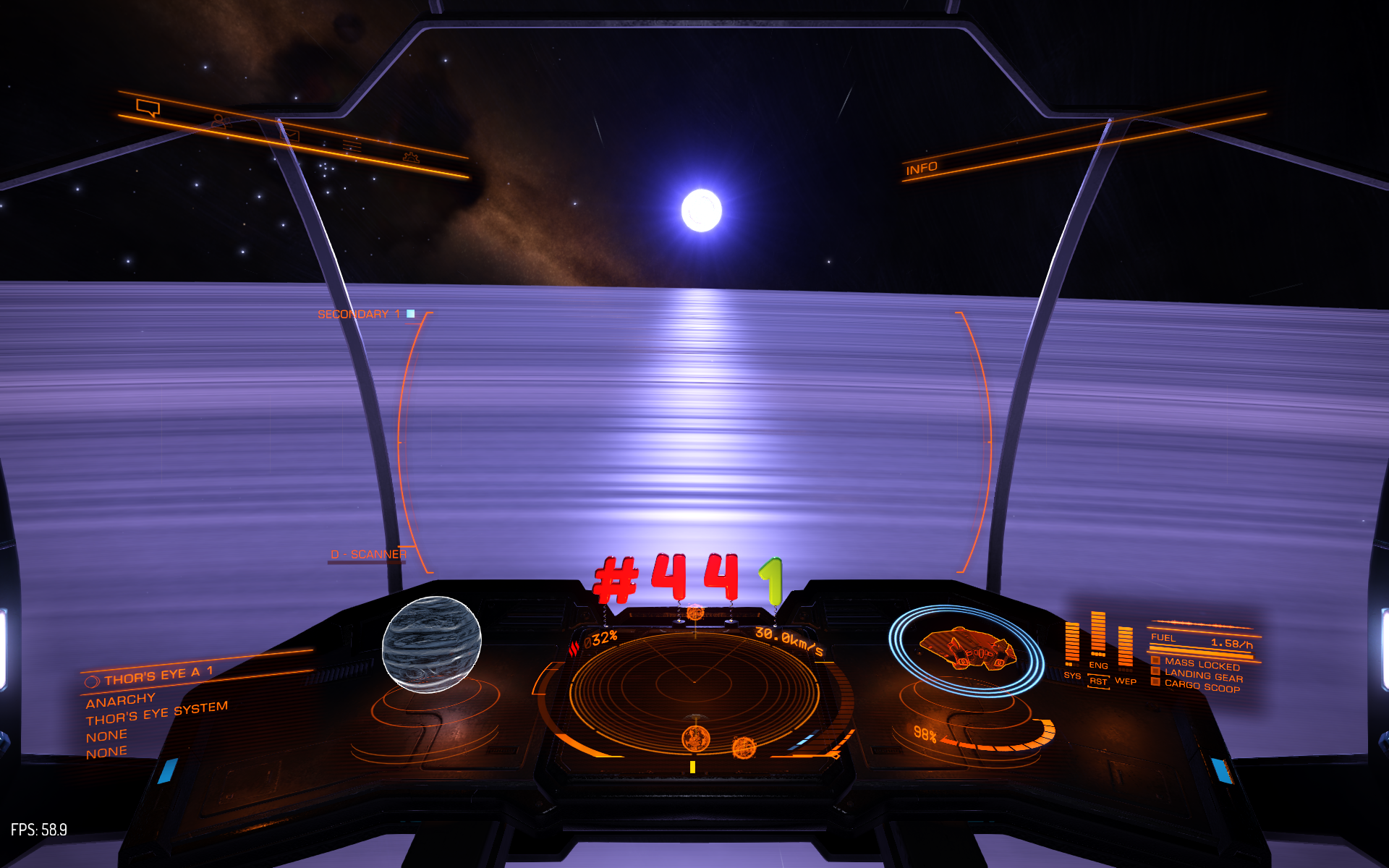
Task: Toggle the Cargo Scoop indicator
Action: pos(1202,686)
